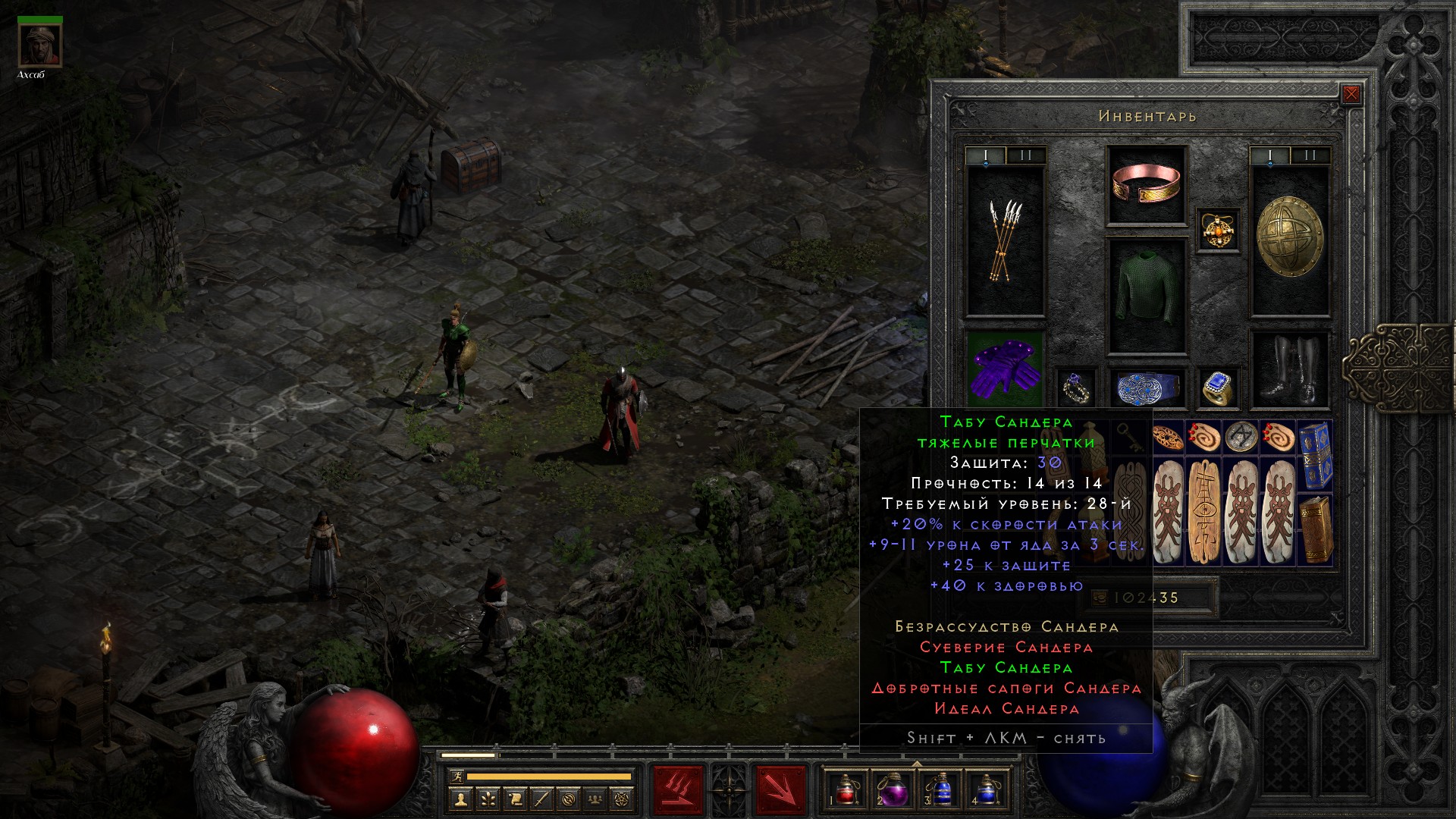Switch left hand to weapon set II
This screenshot has width=1456, height=819.
coord(1025,156)
